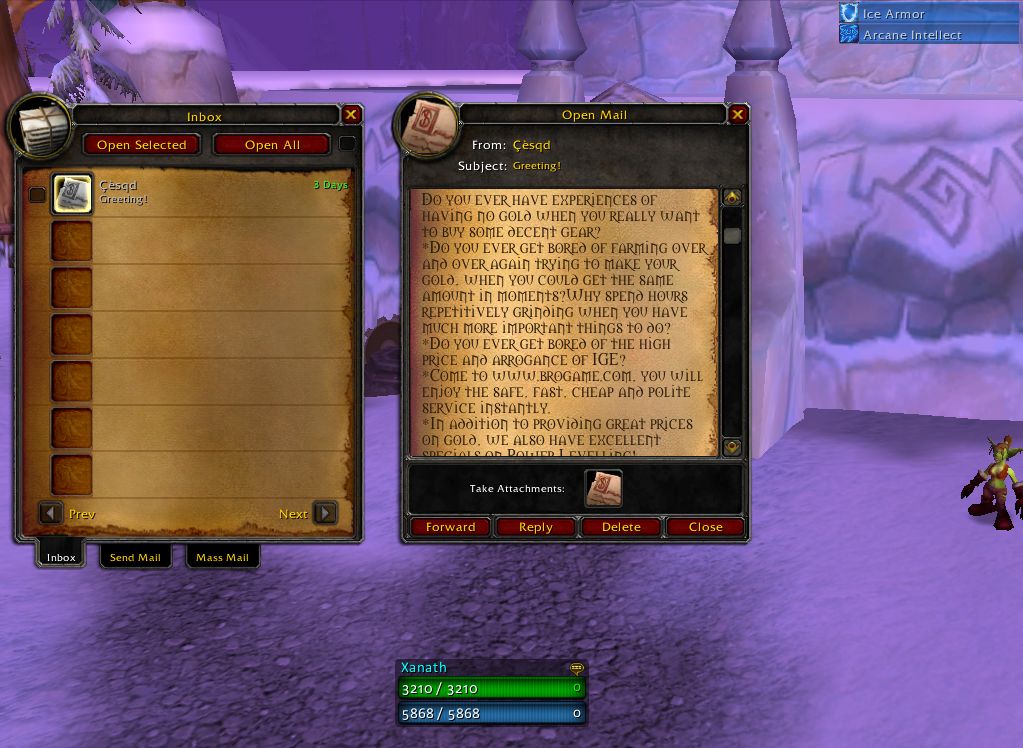Click the Close button on the mail
This screenshot has width=1023, height=748.
pyautogui.click(x=705, y=527)
